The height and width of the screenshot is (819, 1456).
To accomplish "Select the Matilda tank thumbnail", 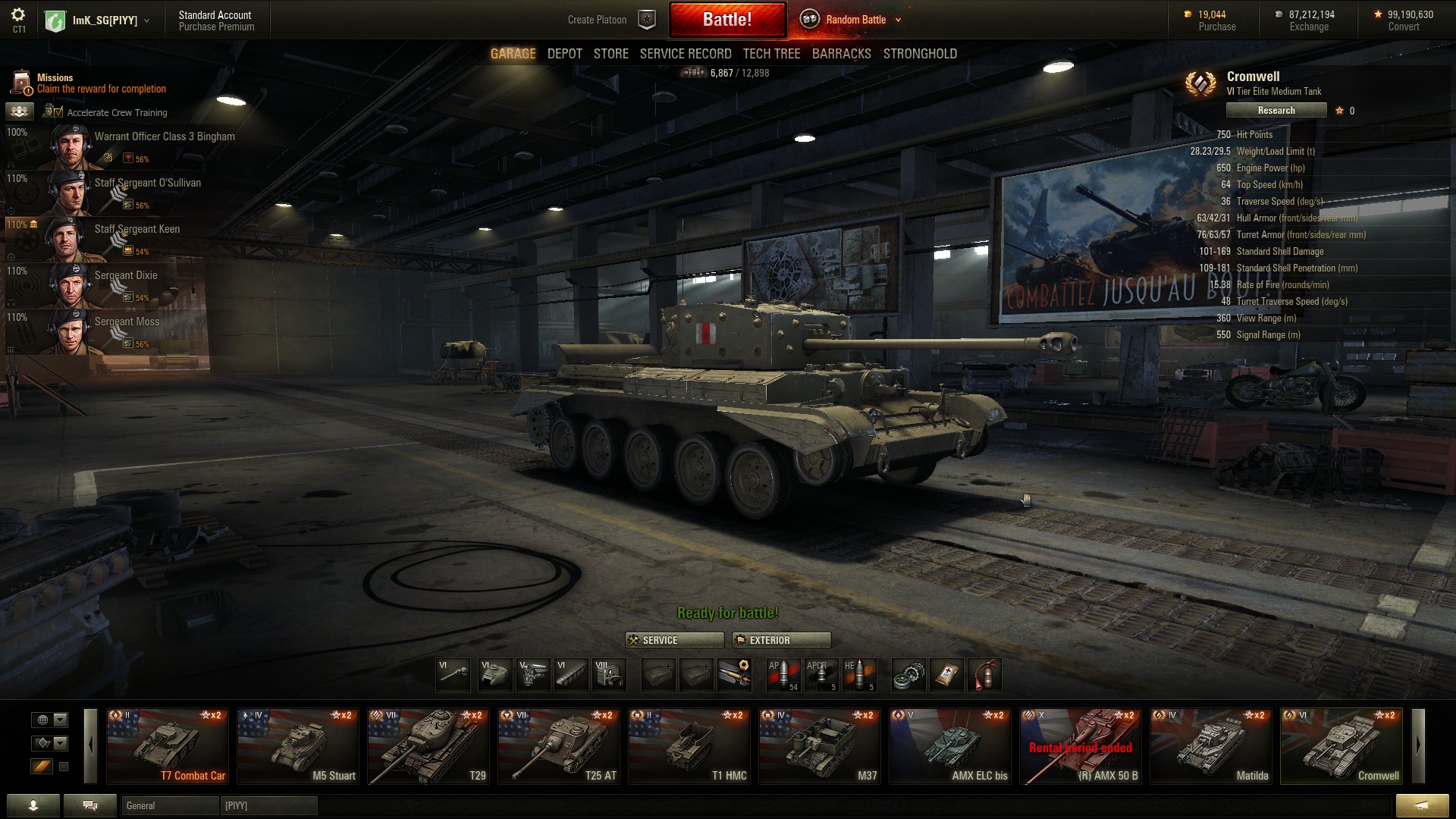I will (x=1210, y=746).
